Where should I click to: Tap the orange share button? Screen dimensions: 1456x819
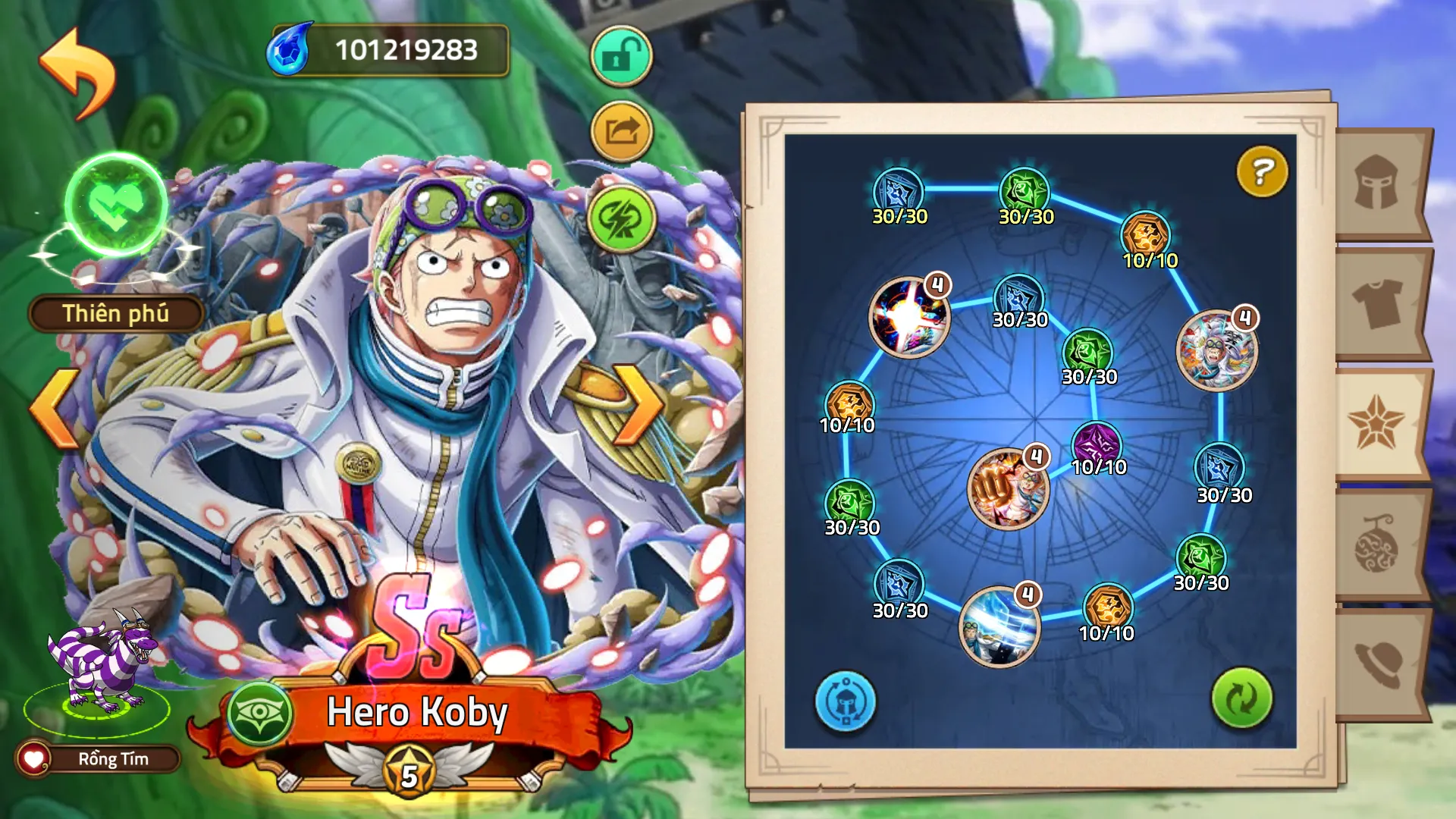[621, 132]
